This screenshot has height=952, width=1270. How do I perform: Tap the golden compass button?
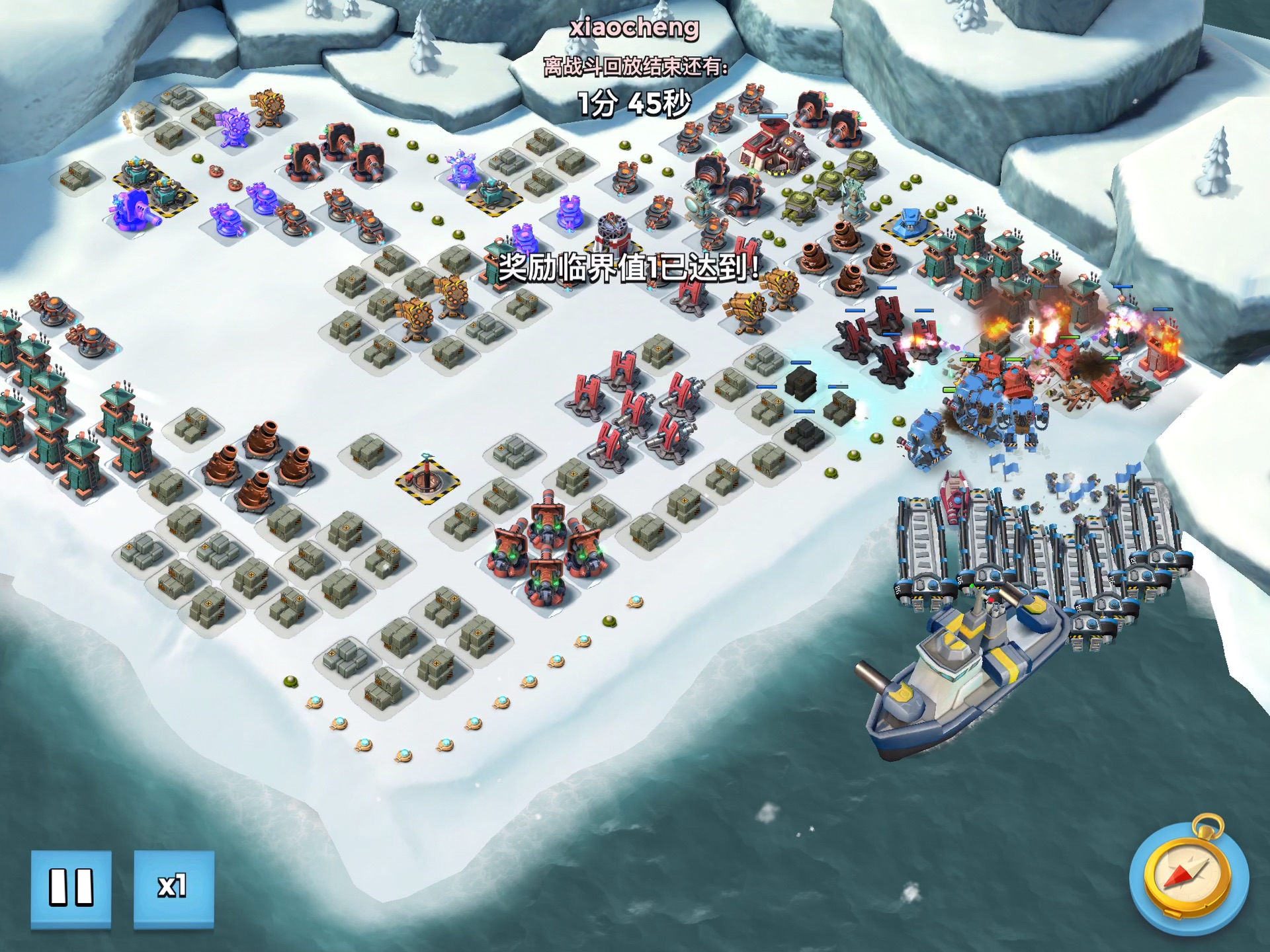click(1189, 876)
